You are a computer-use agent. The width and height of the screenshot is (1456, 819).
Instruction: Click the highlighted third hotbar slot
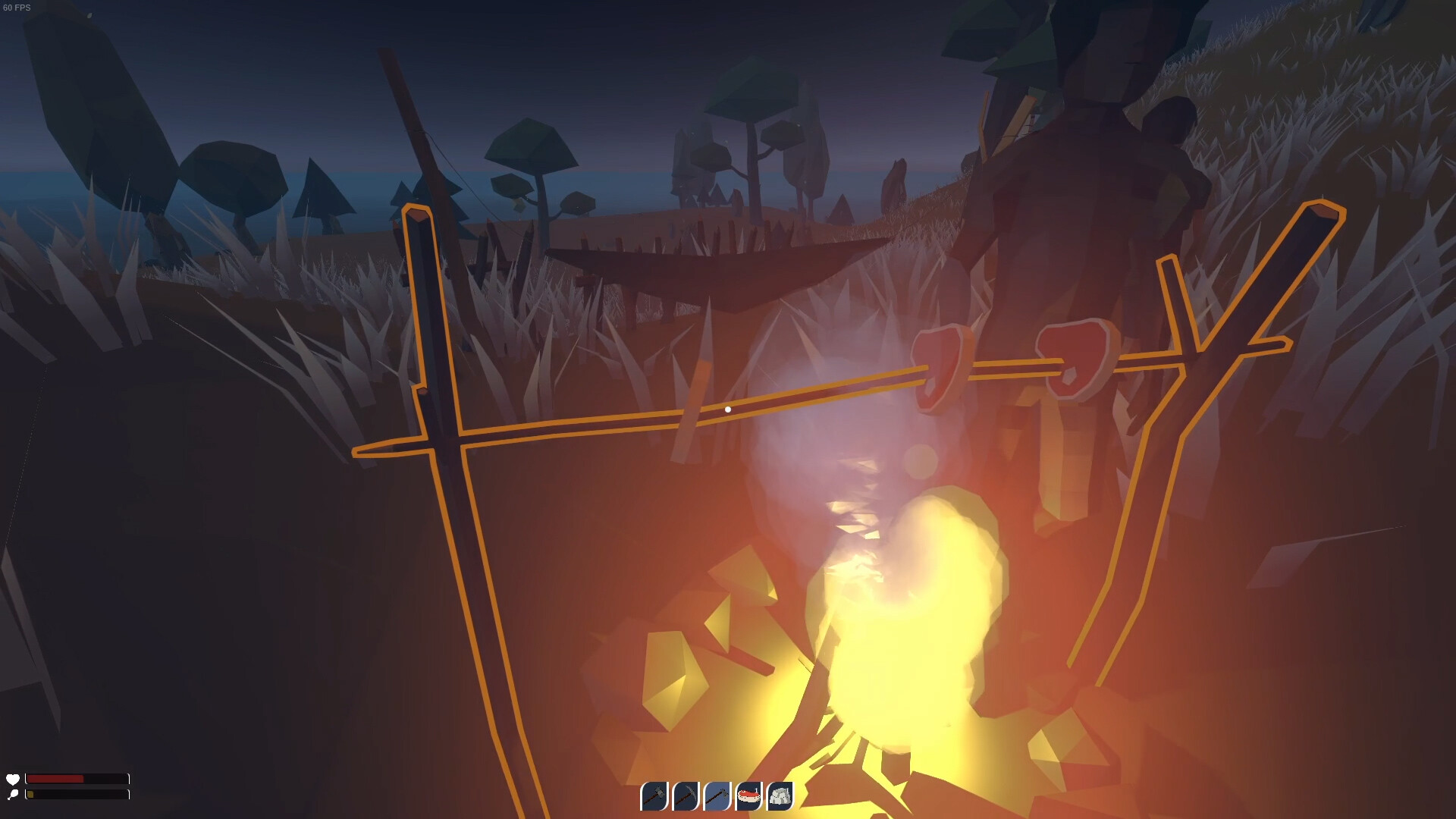[x=717, y=795]
